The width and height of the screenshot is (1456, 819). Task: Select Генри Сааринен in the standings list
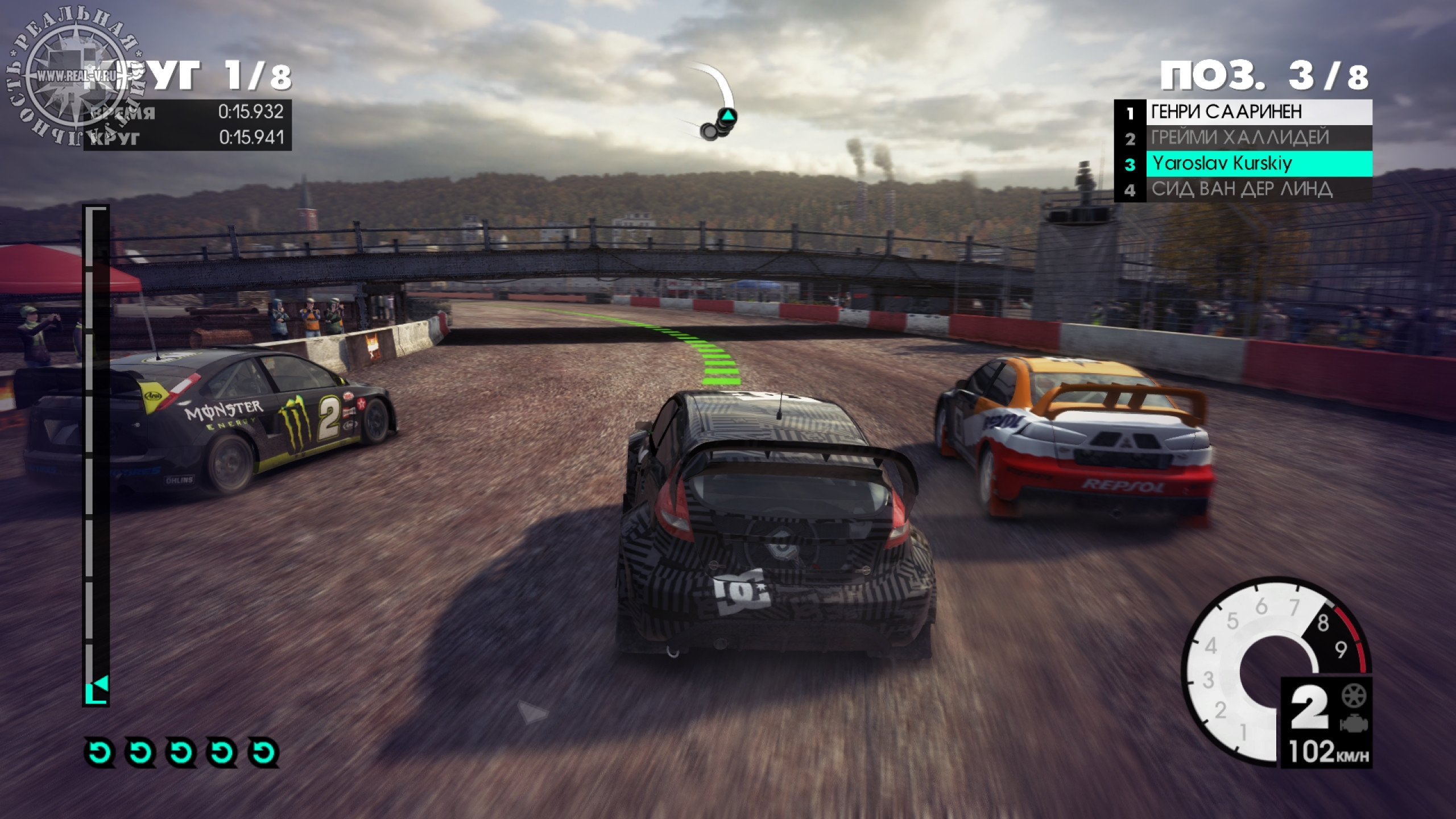click(1243, 112)
